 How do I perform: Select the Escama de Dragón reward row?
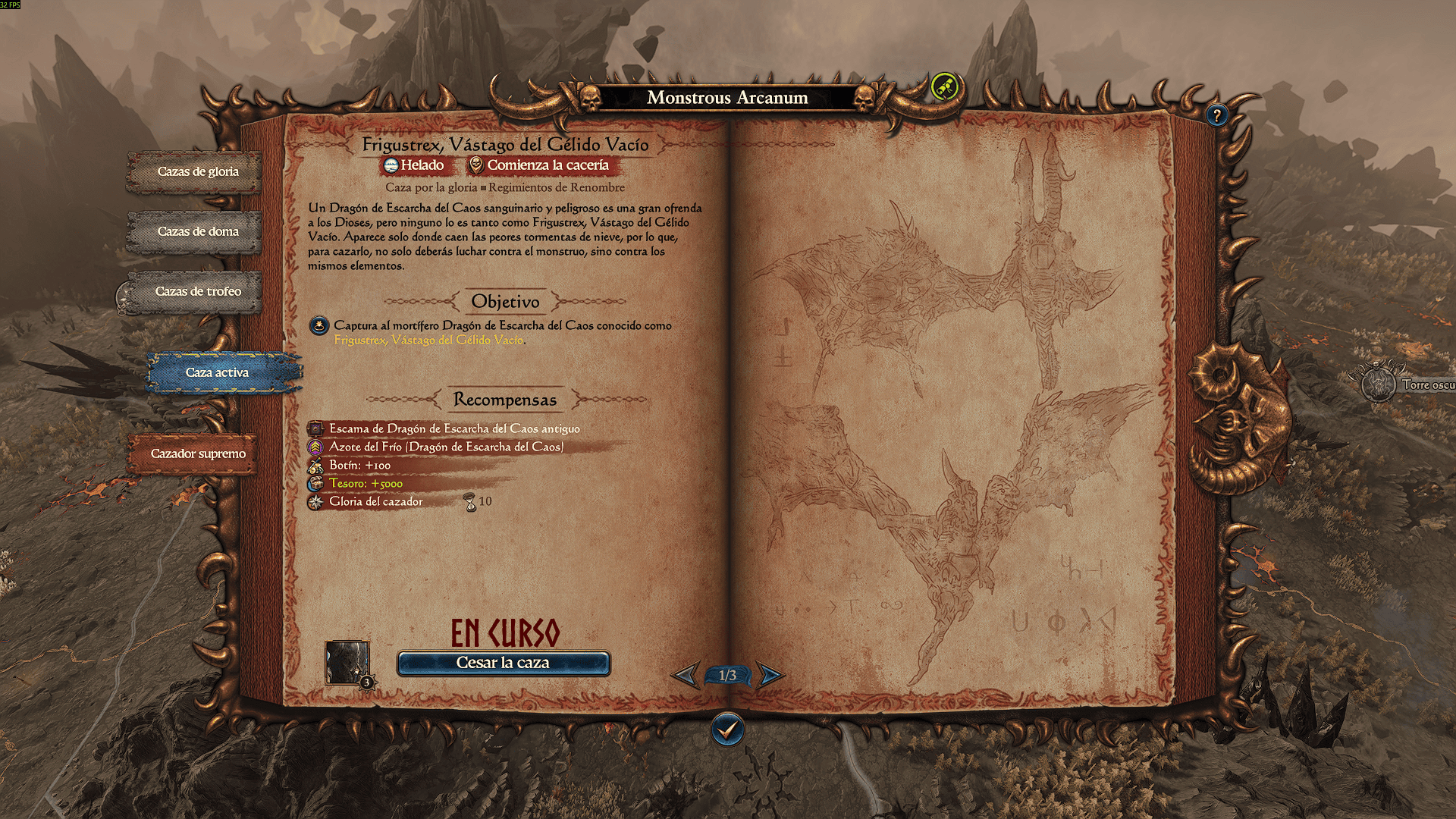click(x=453, y=428)
